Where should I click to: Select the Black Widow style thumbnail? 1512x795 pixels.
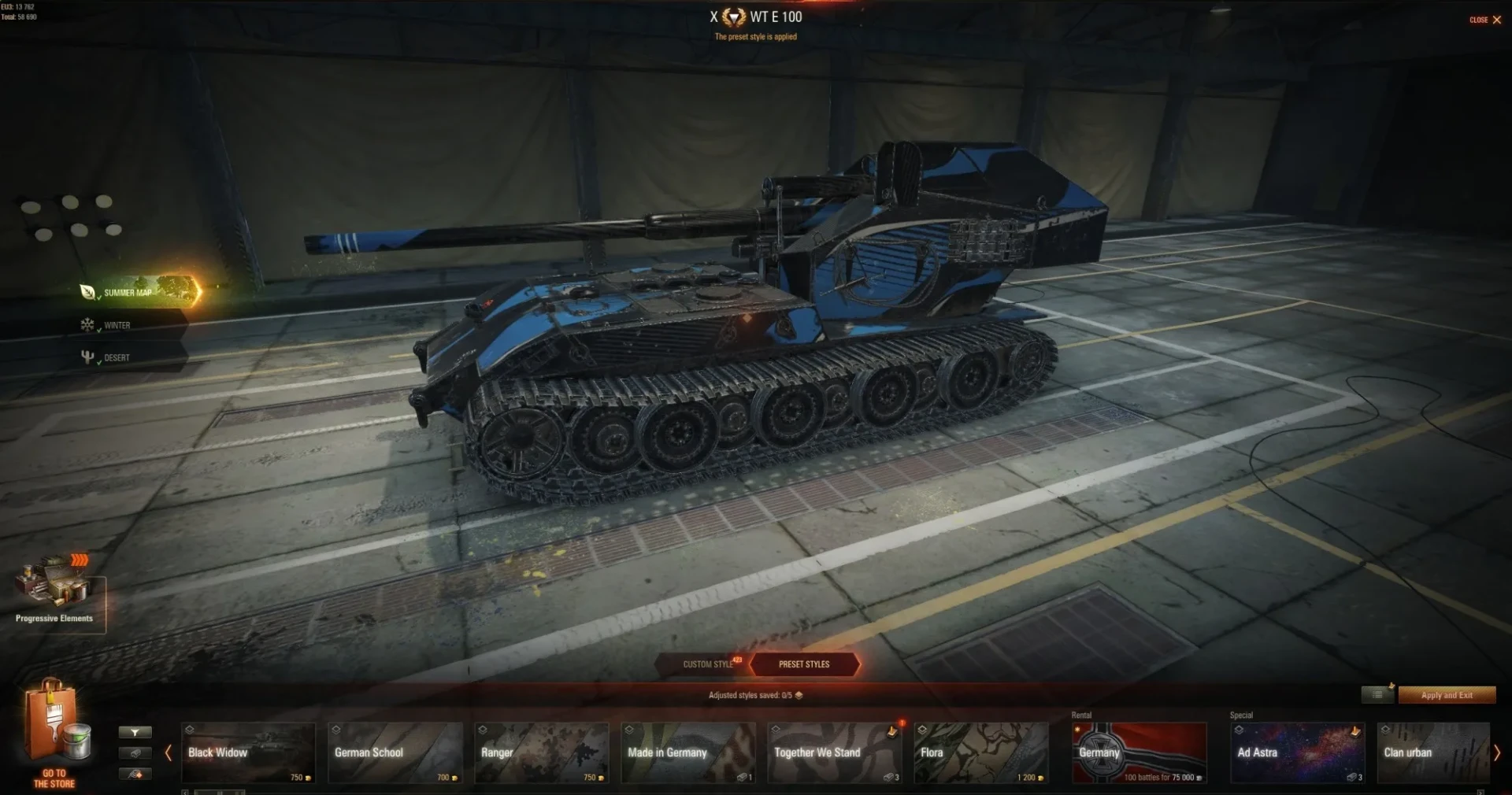point(248,753)
